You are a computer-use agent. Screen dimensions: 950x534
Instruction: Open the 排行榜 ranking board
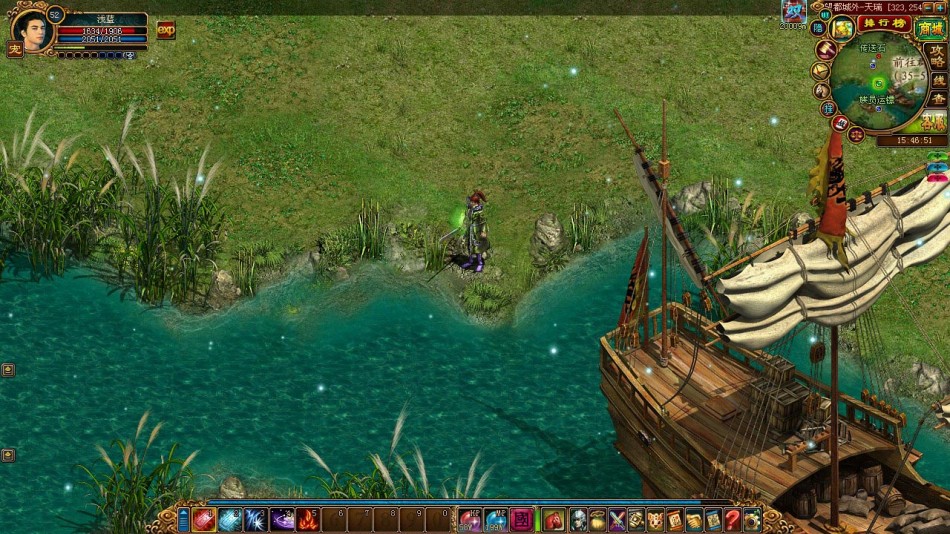883,24
